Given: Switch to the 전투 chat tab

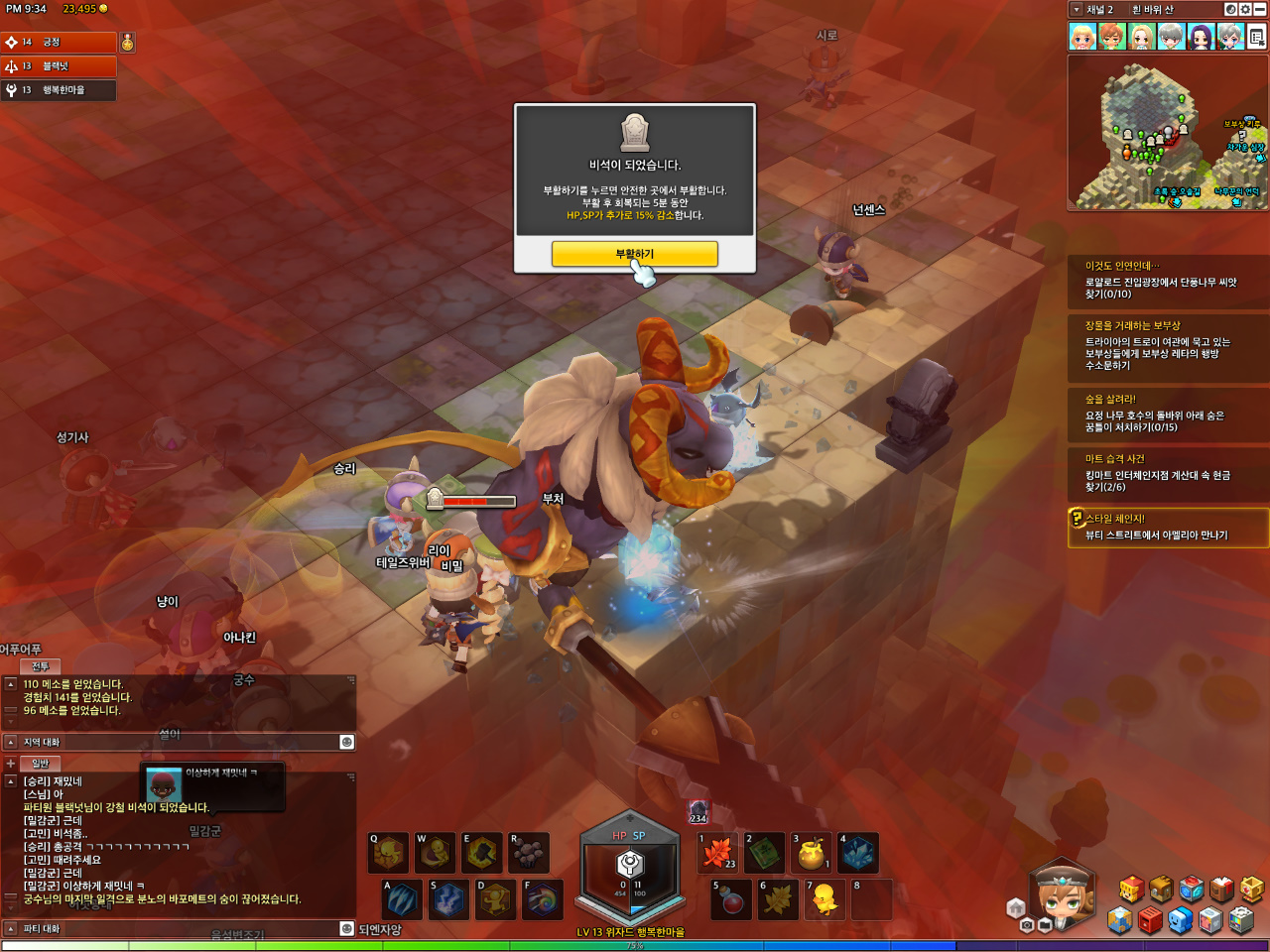Looking at the screenshot, I should [40, 666].
